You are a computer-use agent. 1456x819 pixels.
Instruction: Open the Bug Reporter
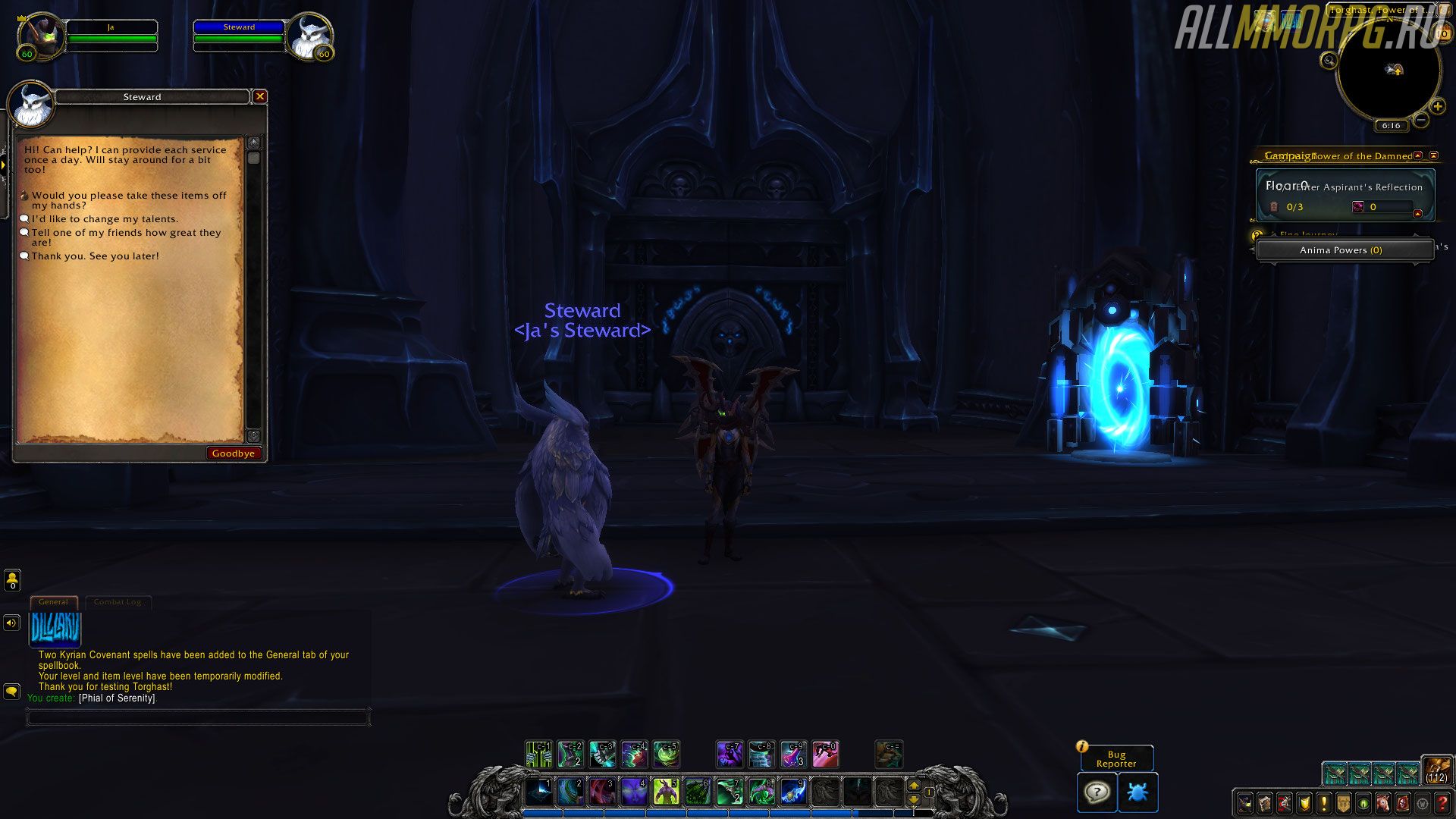[1116, 758]
